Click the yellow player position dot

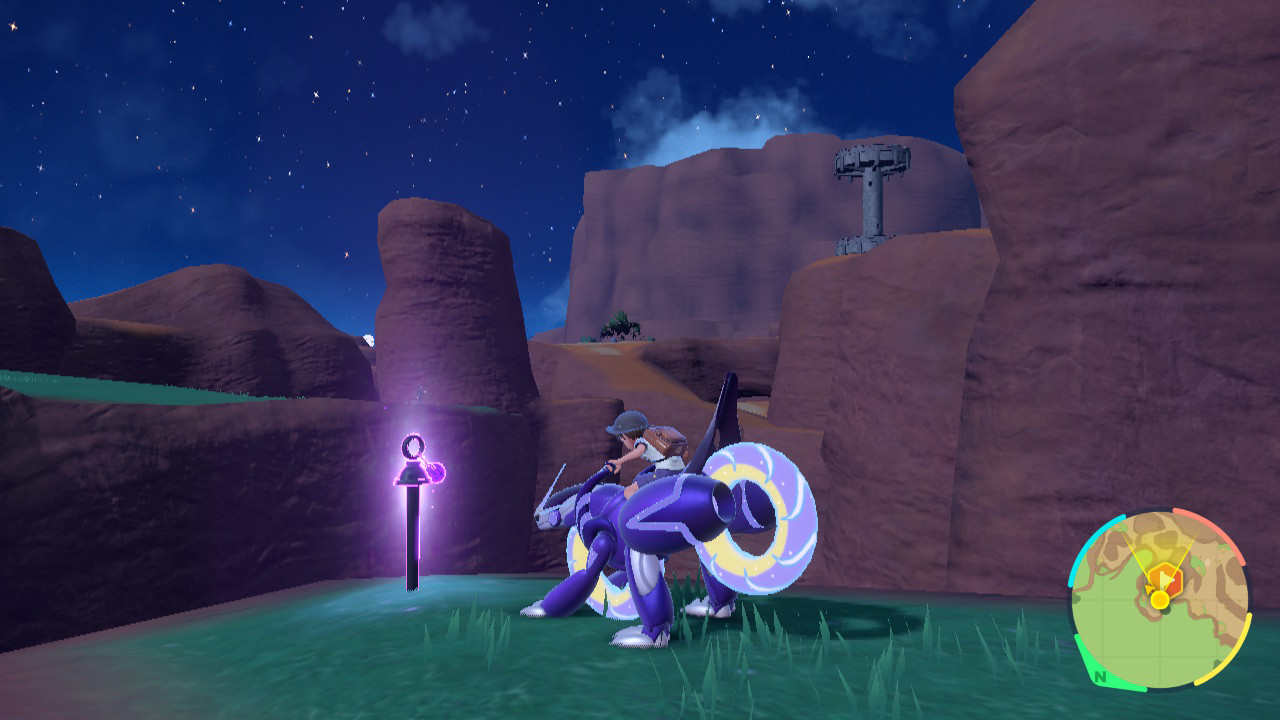(x=1159, y=600)
